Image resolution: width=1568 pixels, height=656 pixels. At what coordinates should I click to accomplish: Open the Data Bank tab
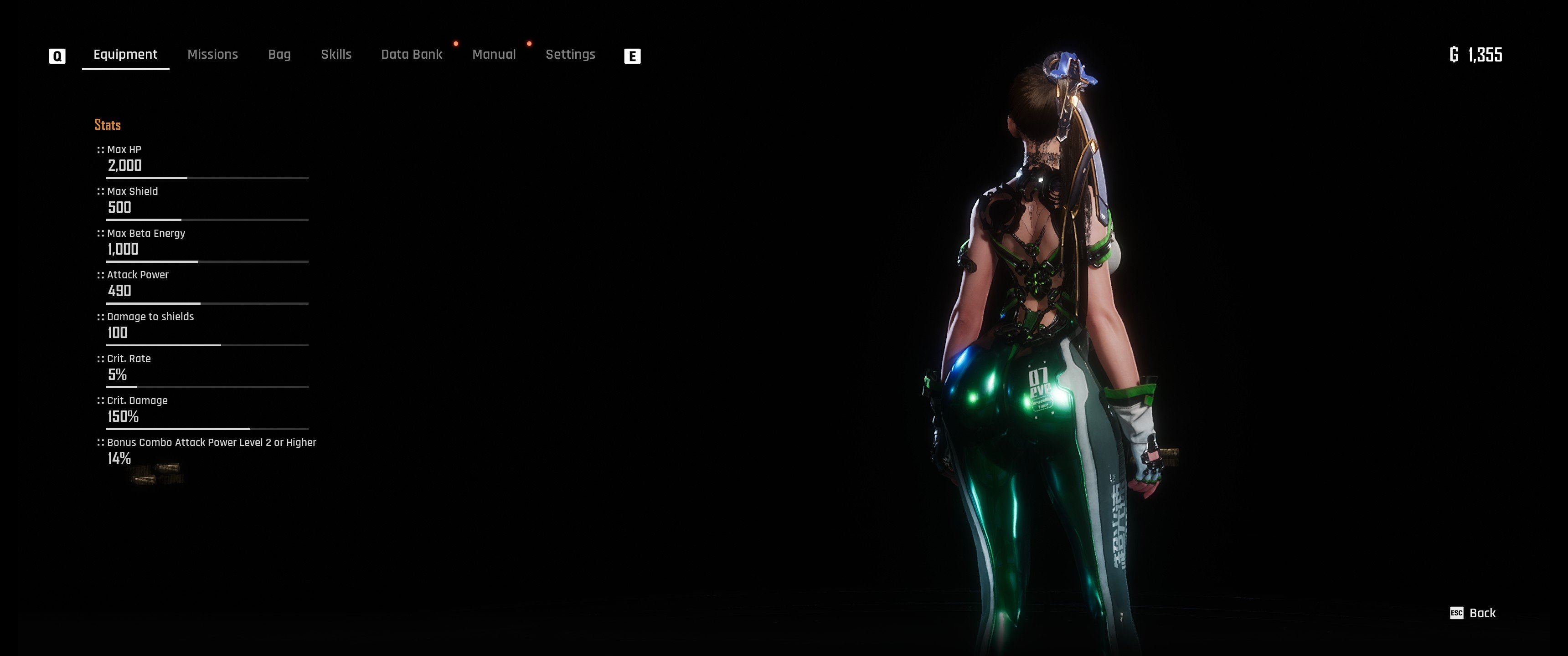pyautogui.click(x=412, y=55)
